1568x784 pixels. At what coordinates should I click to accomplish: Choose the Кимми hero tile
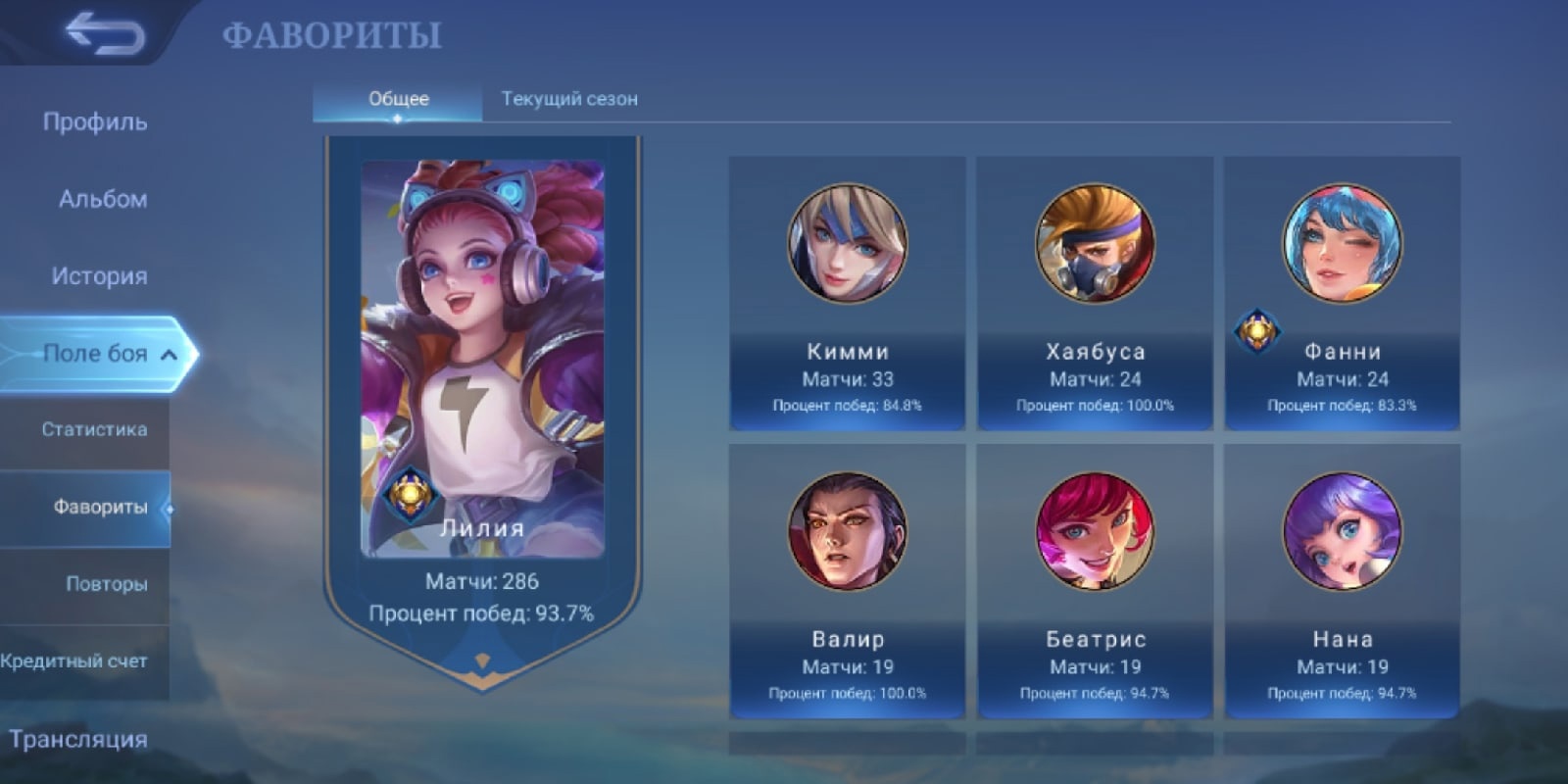(847, 293)
